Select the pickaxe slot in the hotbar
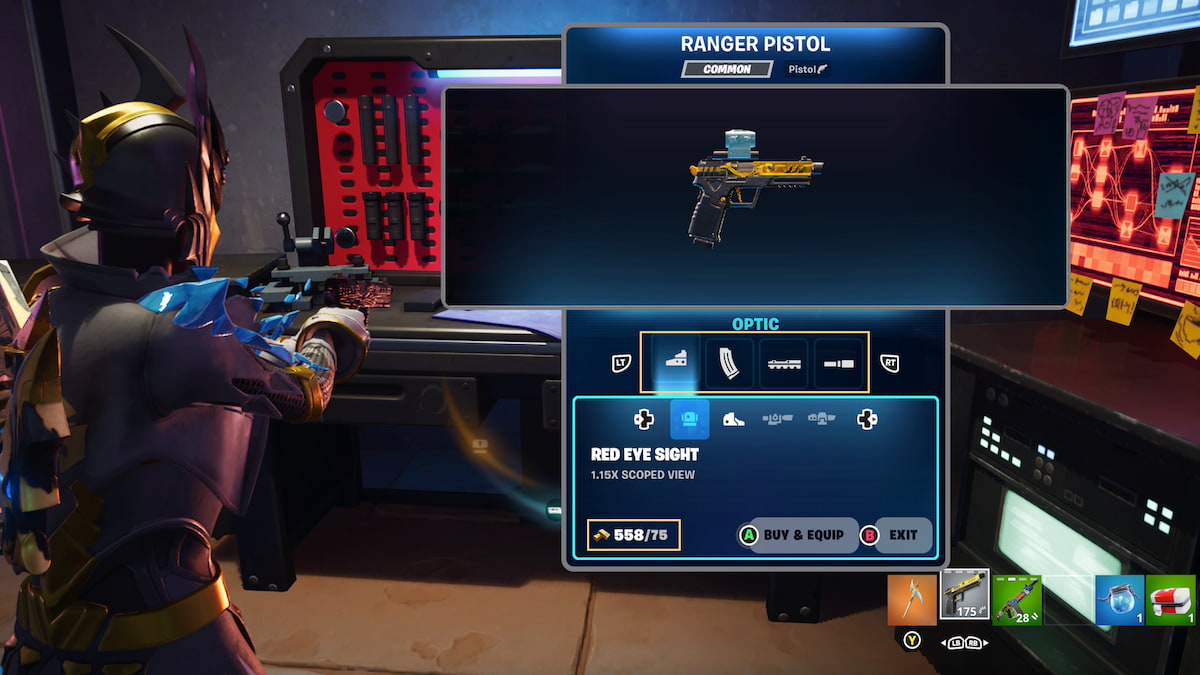Screen dimensions: 1200x675 [x=912, y=599]
